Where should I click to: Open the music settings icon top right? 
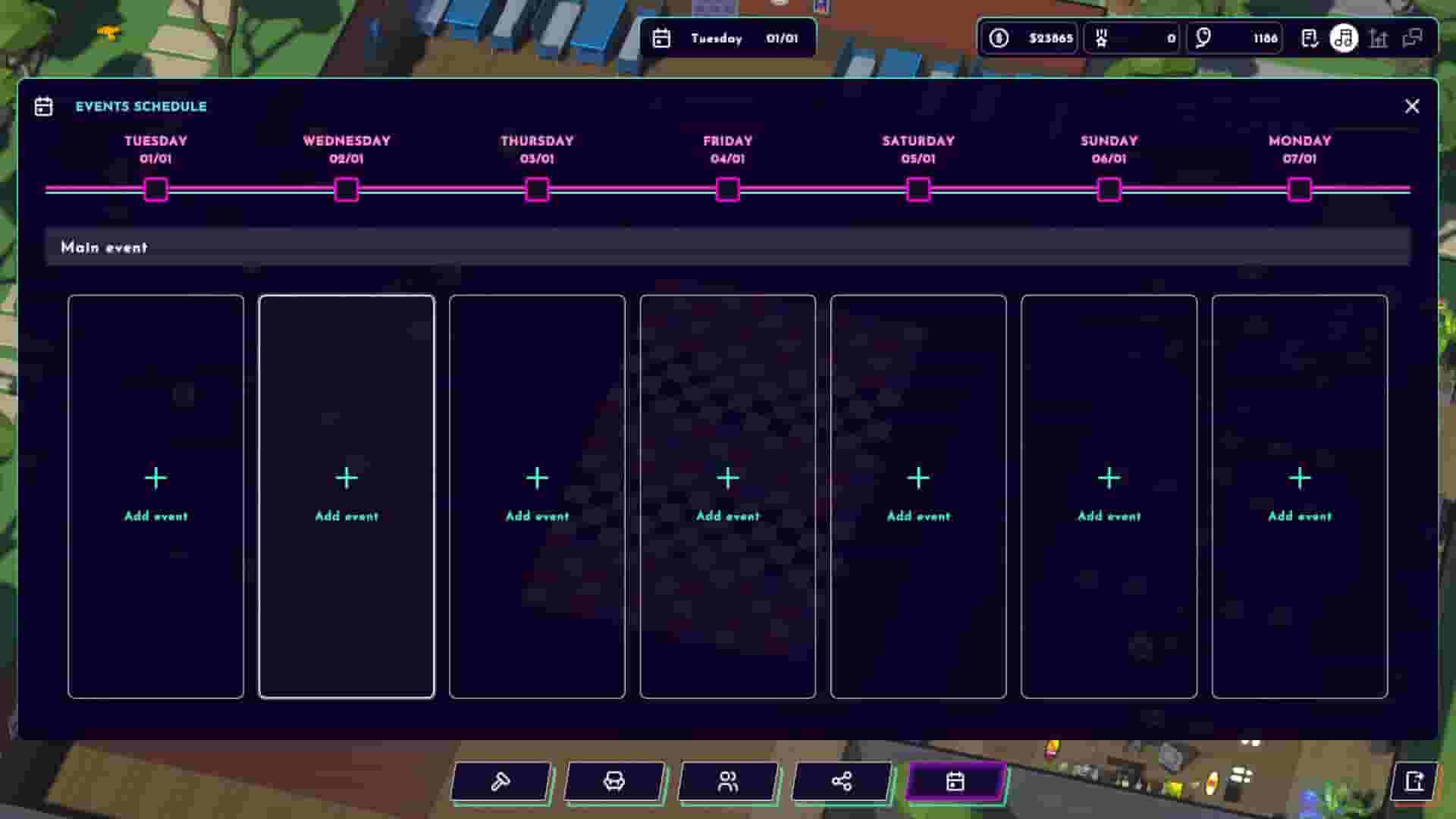(x=1344, y=39)
